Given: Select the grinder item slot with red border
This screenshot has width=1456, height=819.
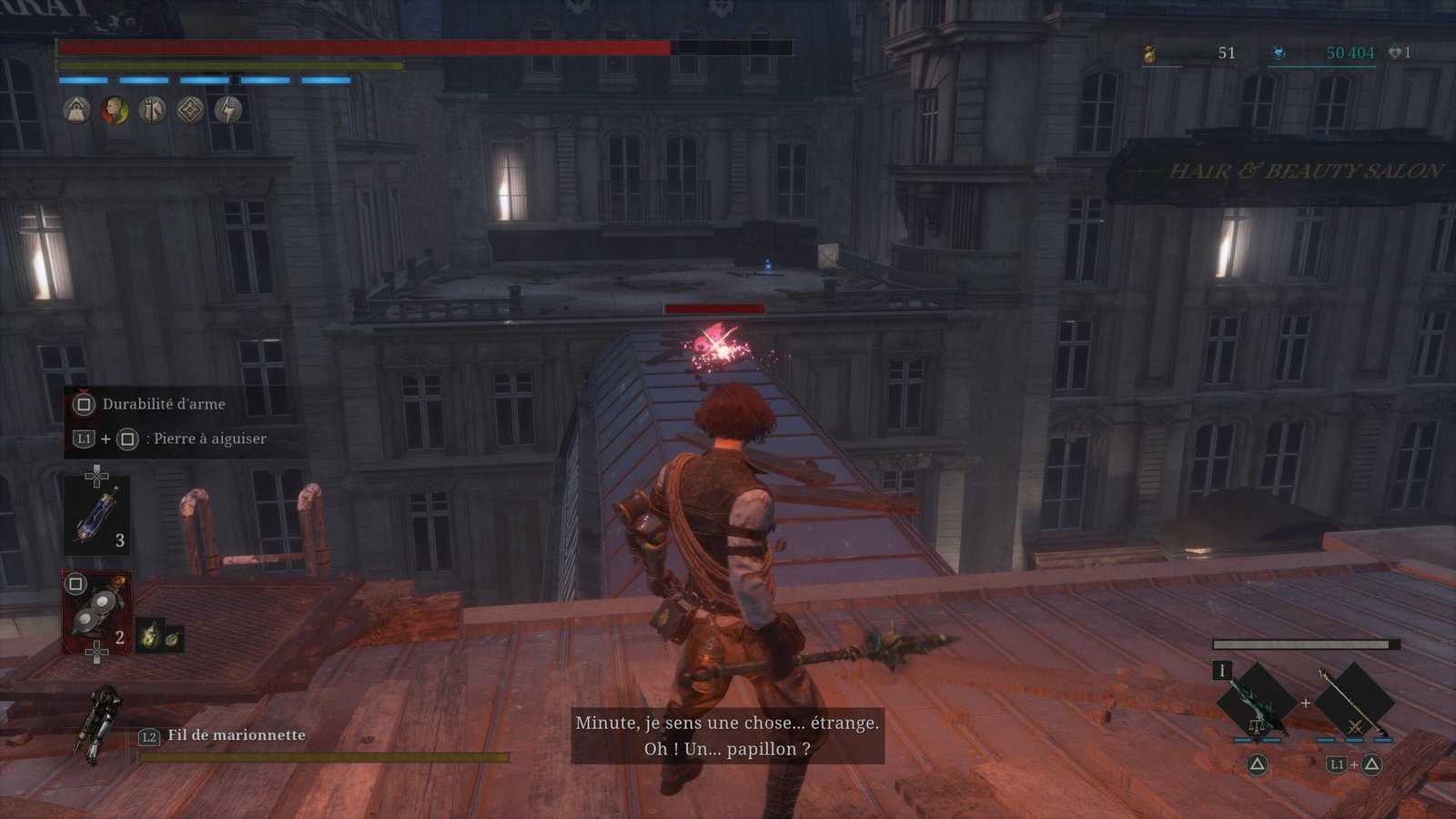Looking at the screenshot, I should point(96,612).
